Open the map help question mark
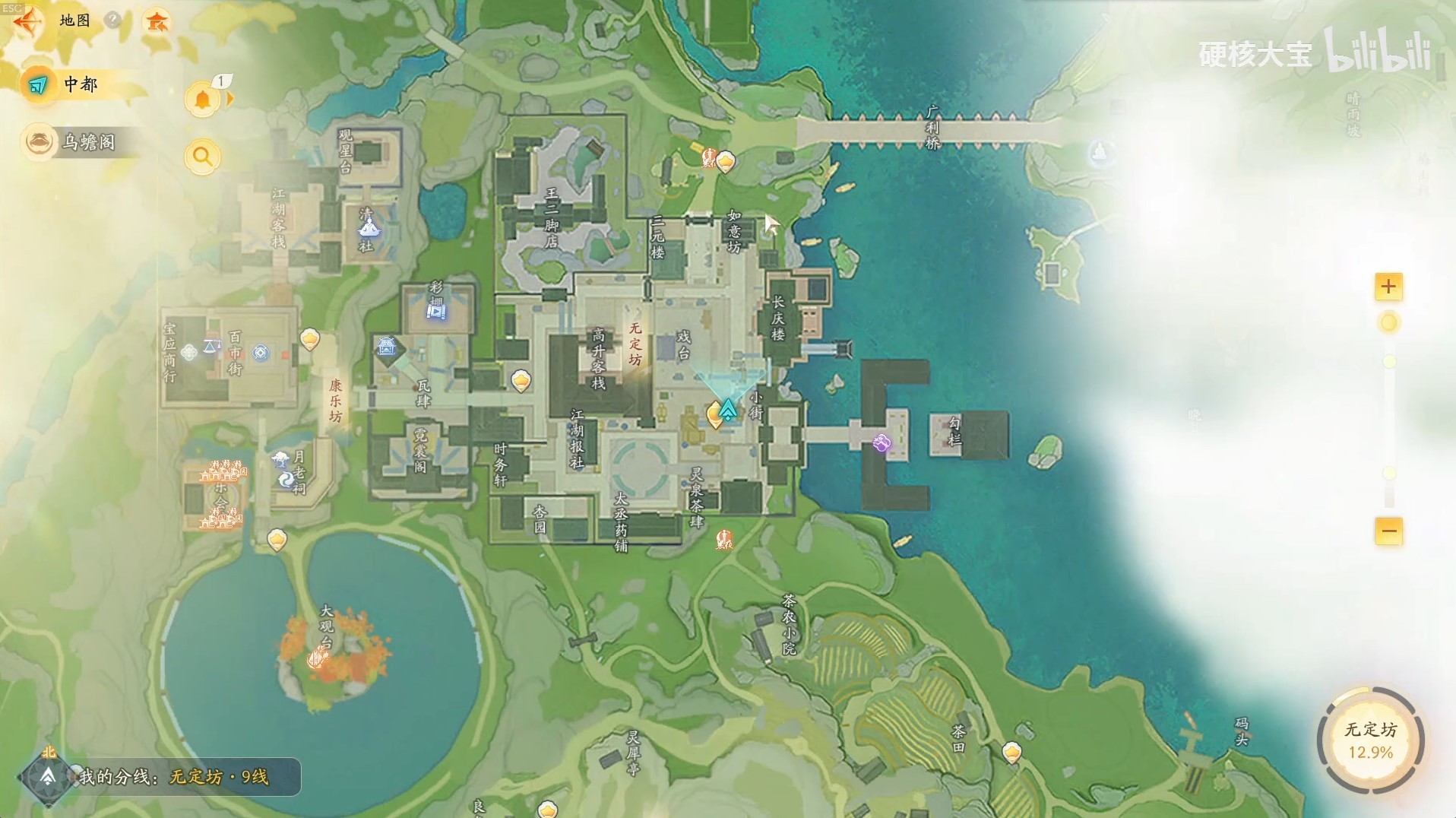Viewport: 1456px width, 818px height. (x=113, y=20)
